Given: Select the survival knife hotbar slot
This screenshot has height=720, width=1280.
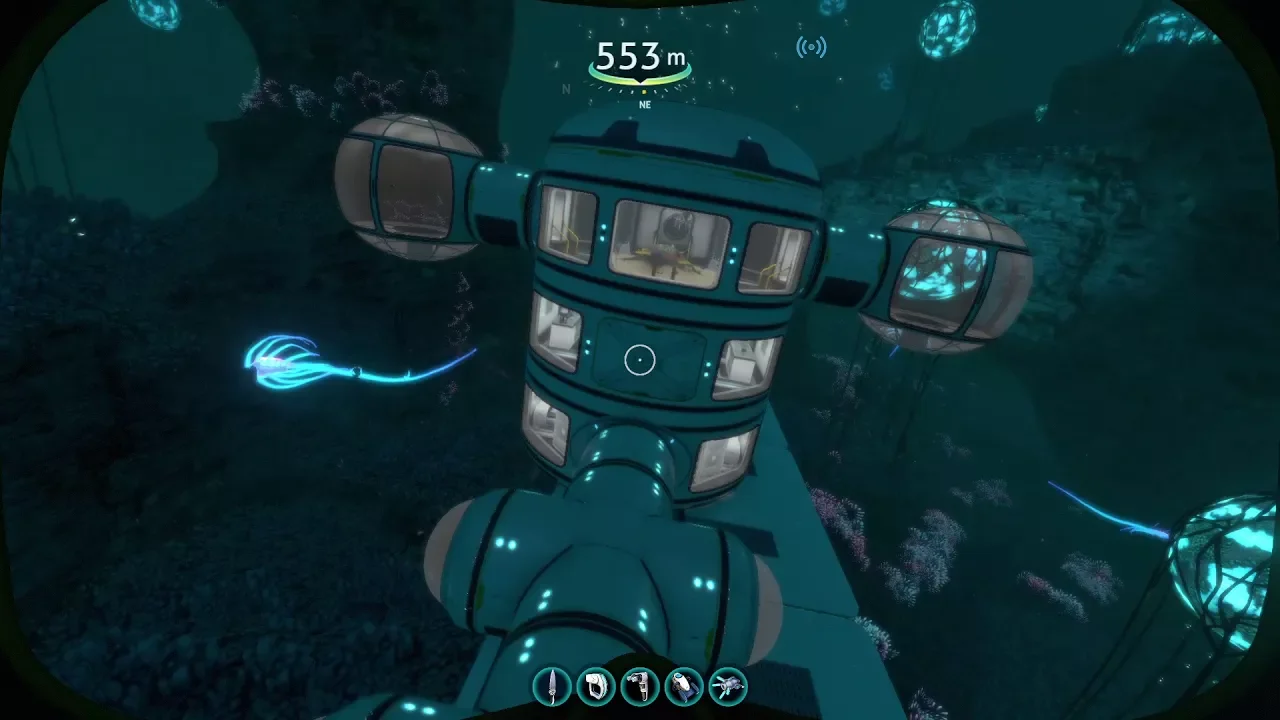Looking at the screenshot, I should click(552, 686).
